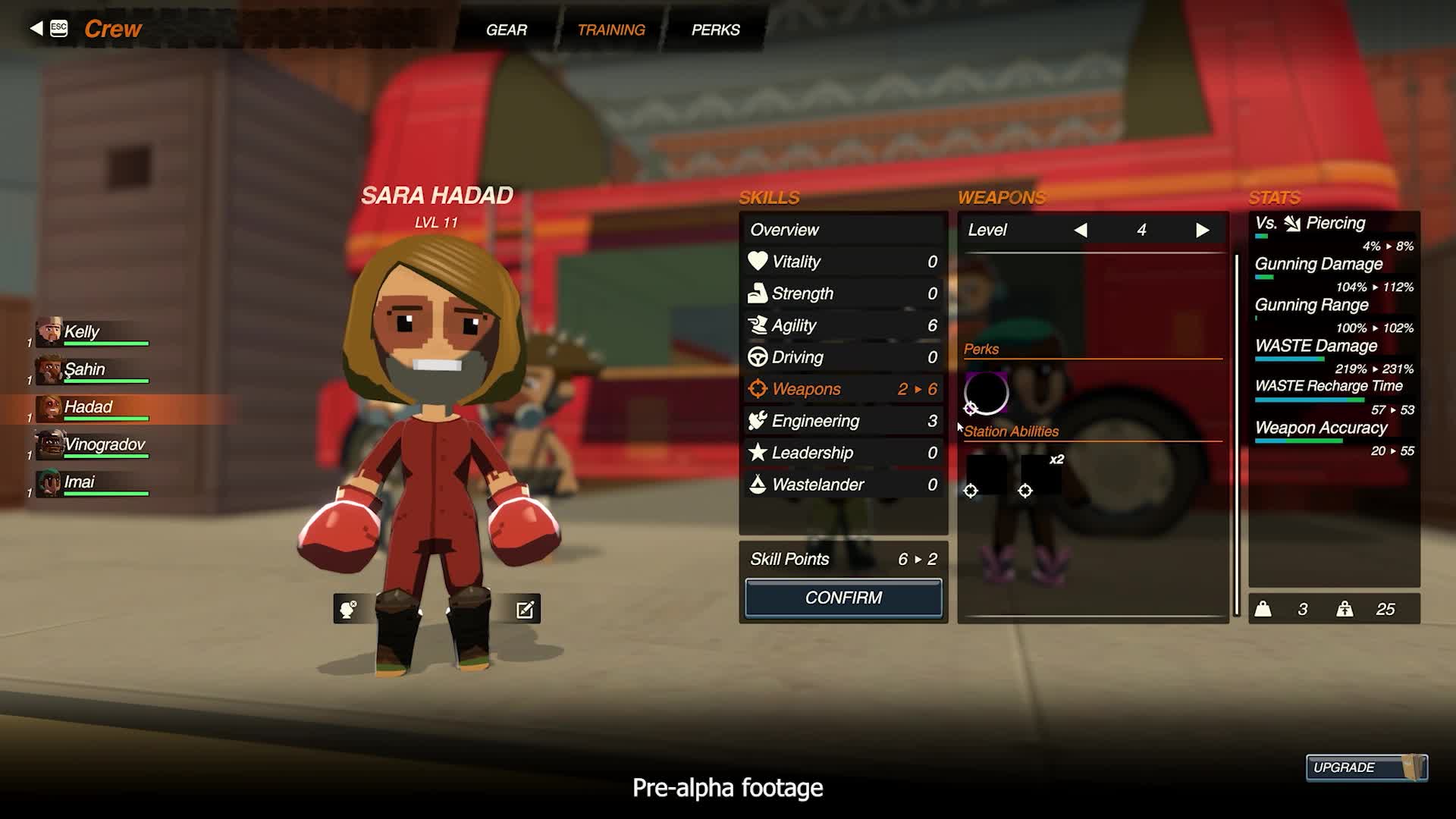Choose the Leadership skill row

843,453
